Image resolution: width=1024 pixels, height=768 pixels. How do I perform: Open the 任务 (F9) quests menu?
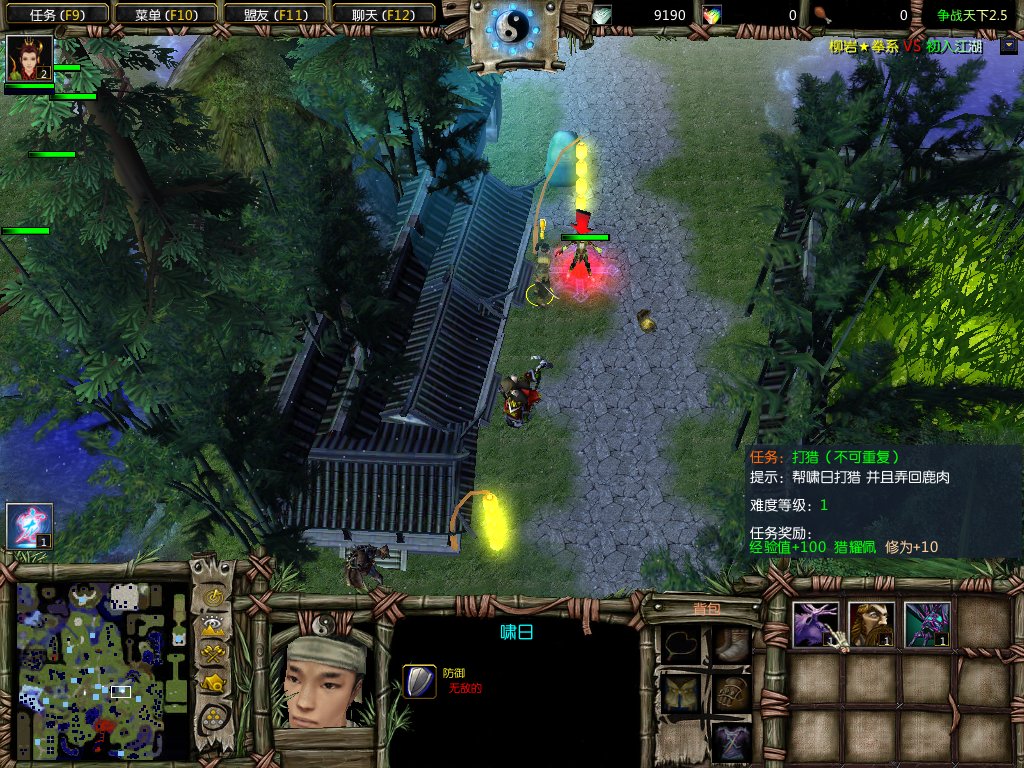coord(55,15)
